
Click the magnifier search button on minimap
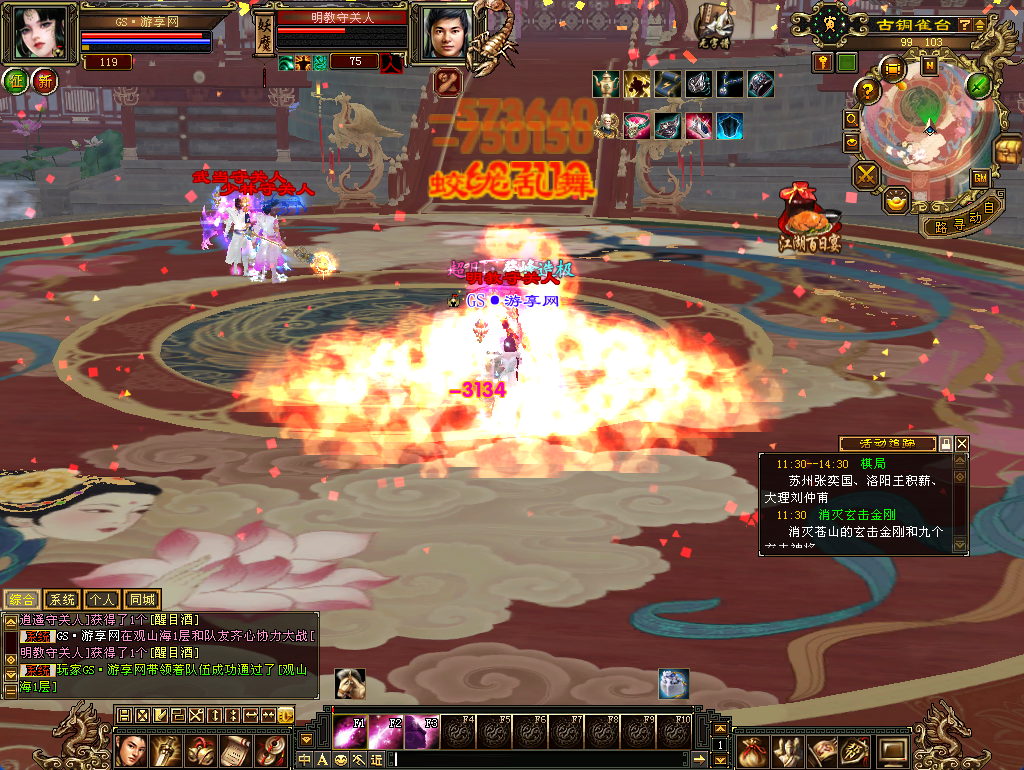851,118
